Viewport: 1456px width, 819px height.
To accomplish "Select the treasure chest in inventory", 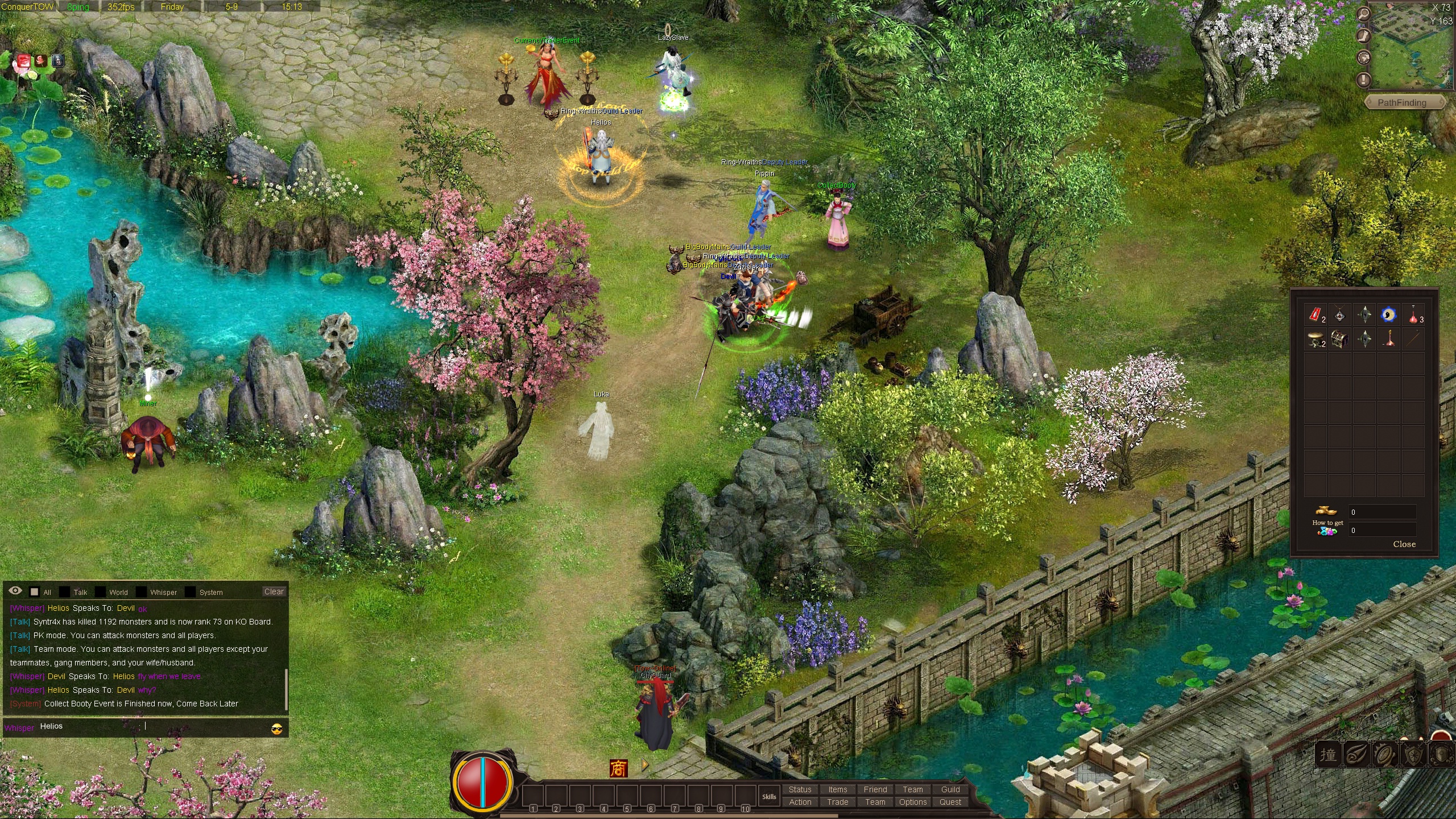I will pos(1339,340).
